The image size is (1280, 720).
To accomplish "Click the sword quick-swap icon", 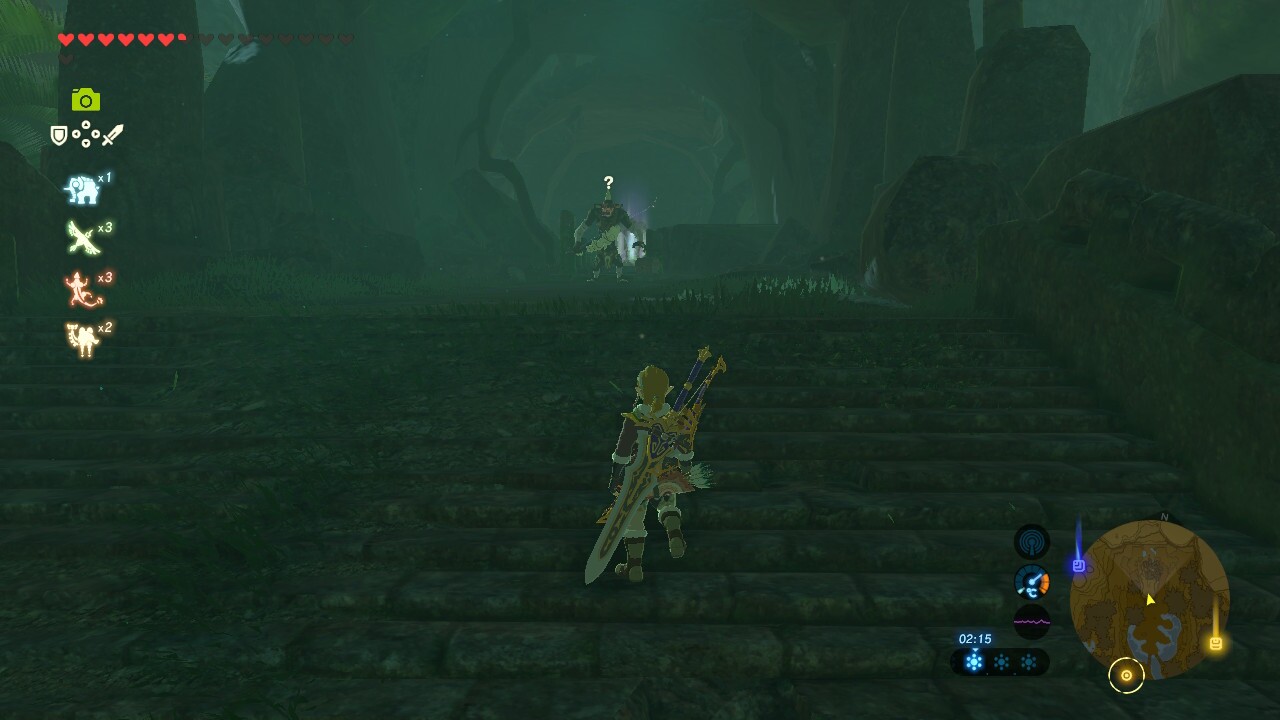I will coord(113,135).
